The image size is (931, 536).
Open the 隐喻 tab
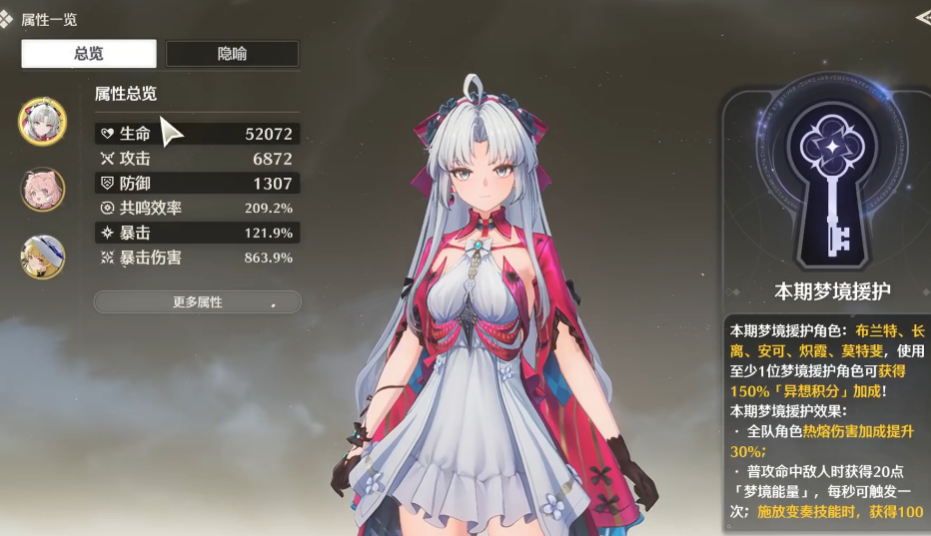[x=232, y=54]
